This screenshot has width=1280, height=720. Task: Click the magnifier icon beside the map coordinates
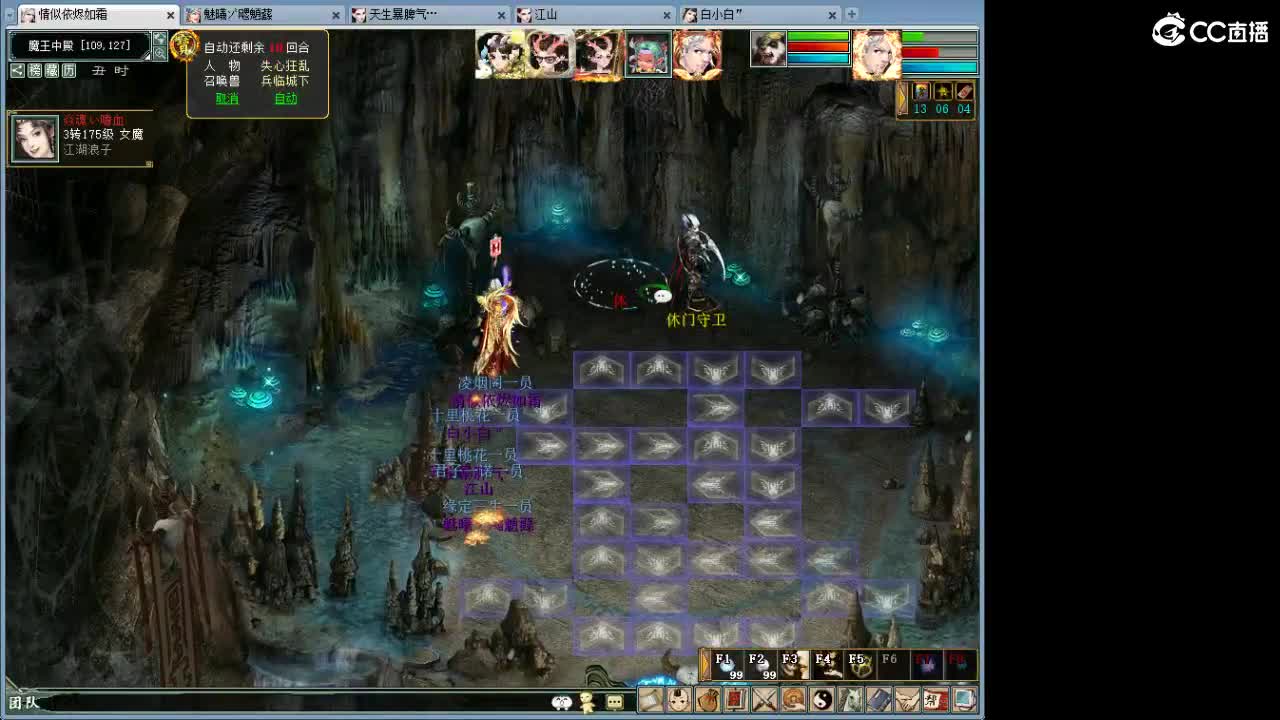pos(160,50)
